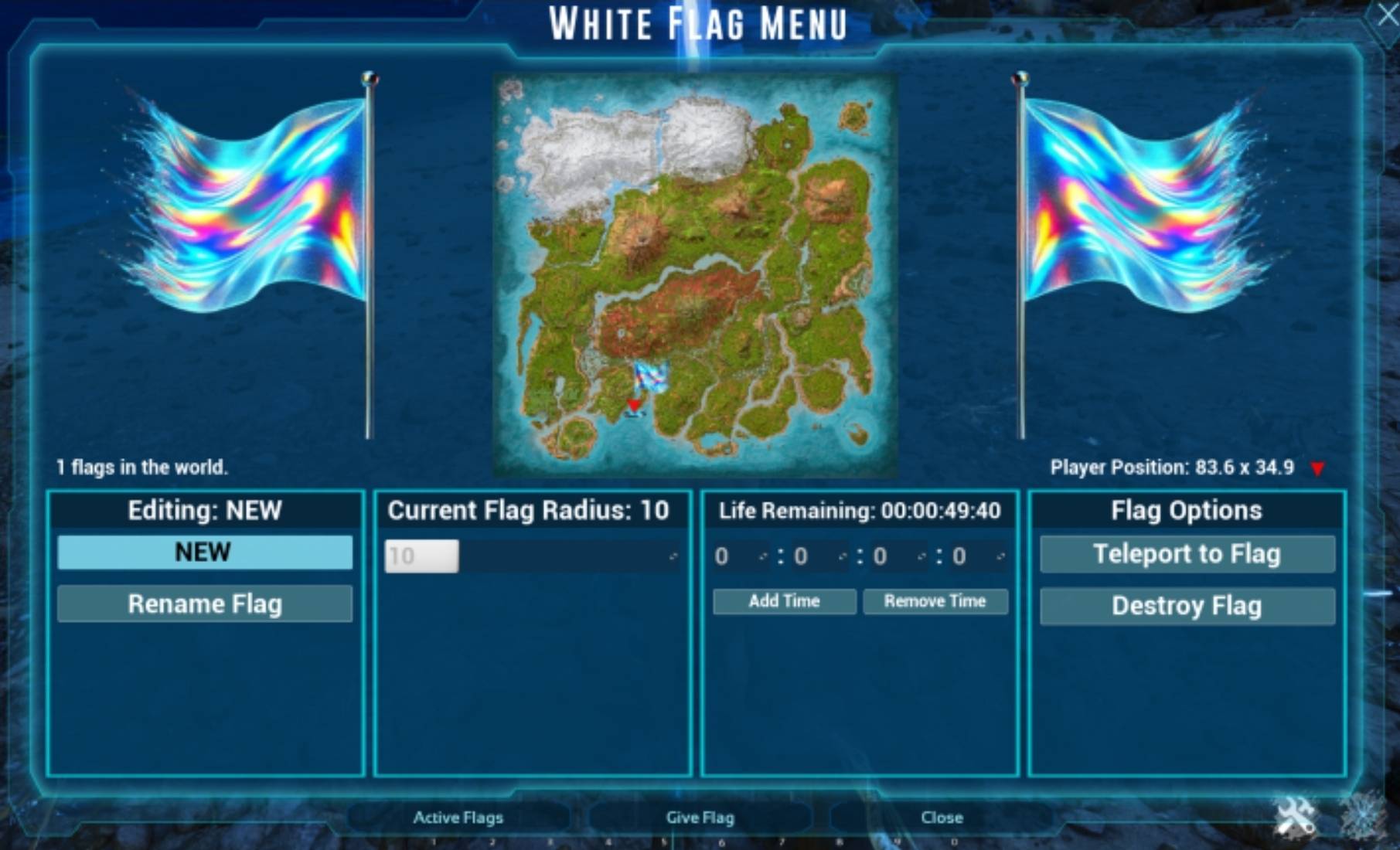Open the Active Flags tab
Screen dimensions: 1400x850
pyautogui.click(x=458, y=818)
